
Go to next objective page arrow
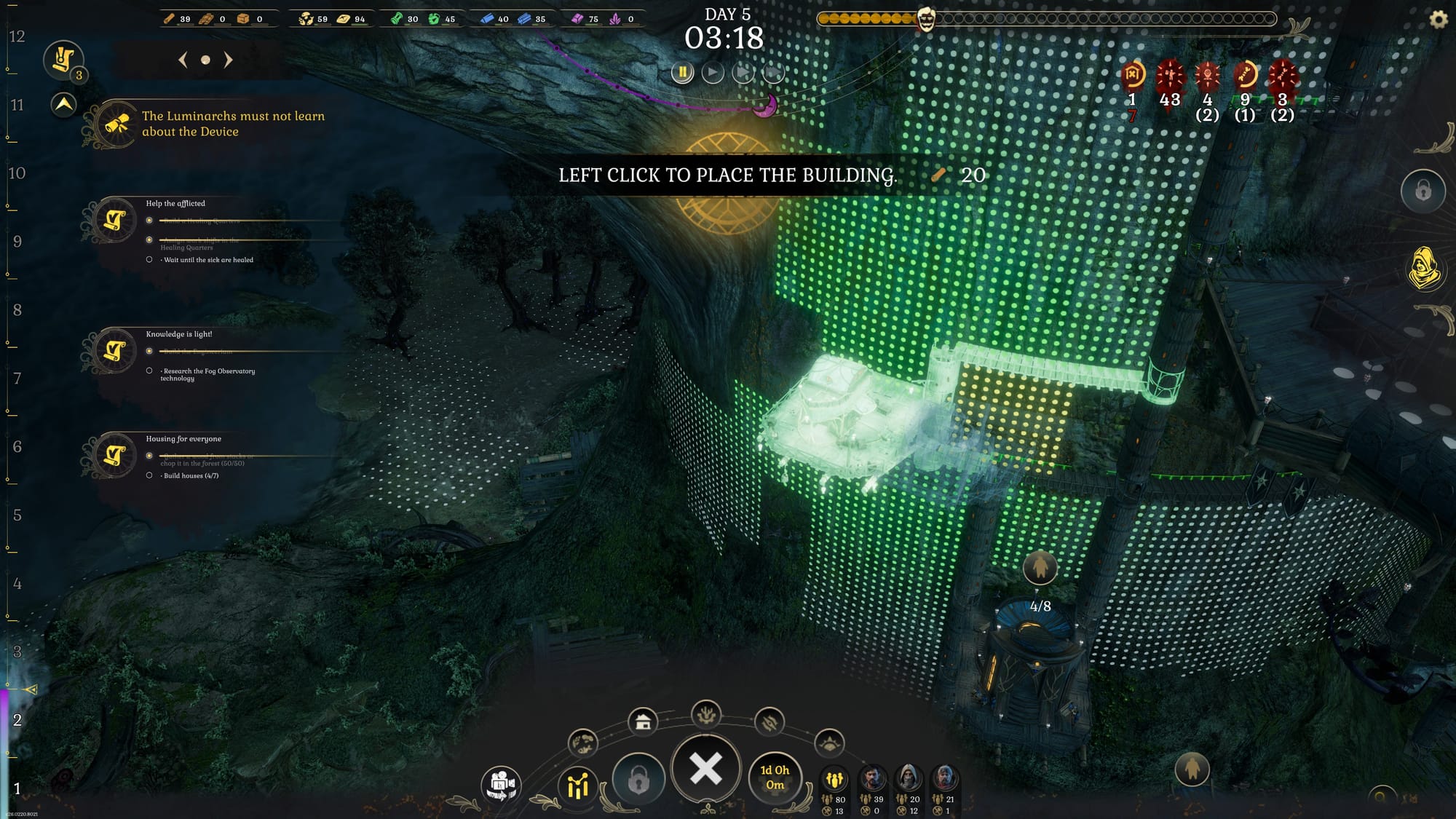(x=229, y=60)
